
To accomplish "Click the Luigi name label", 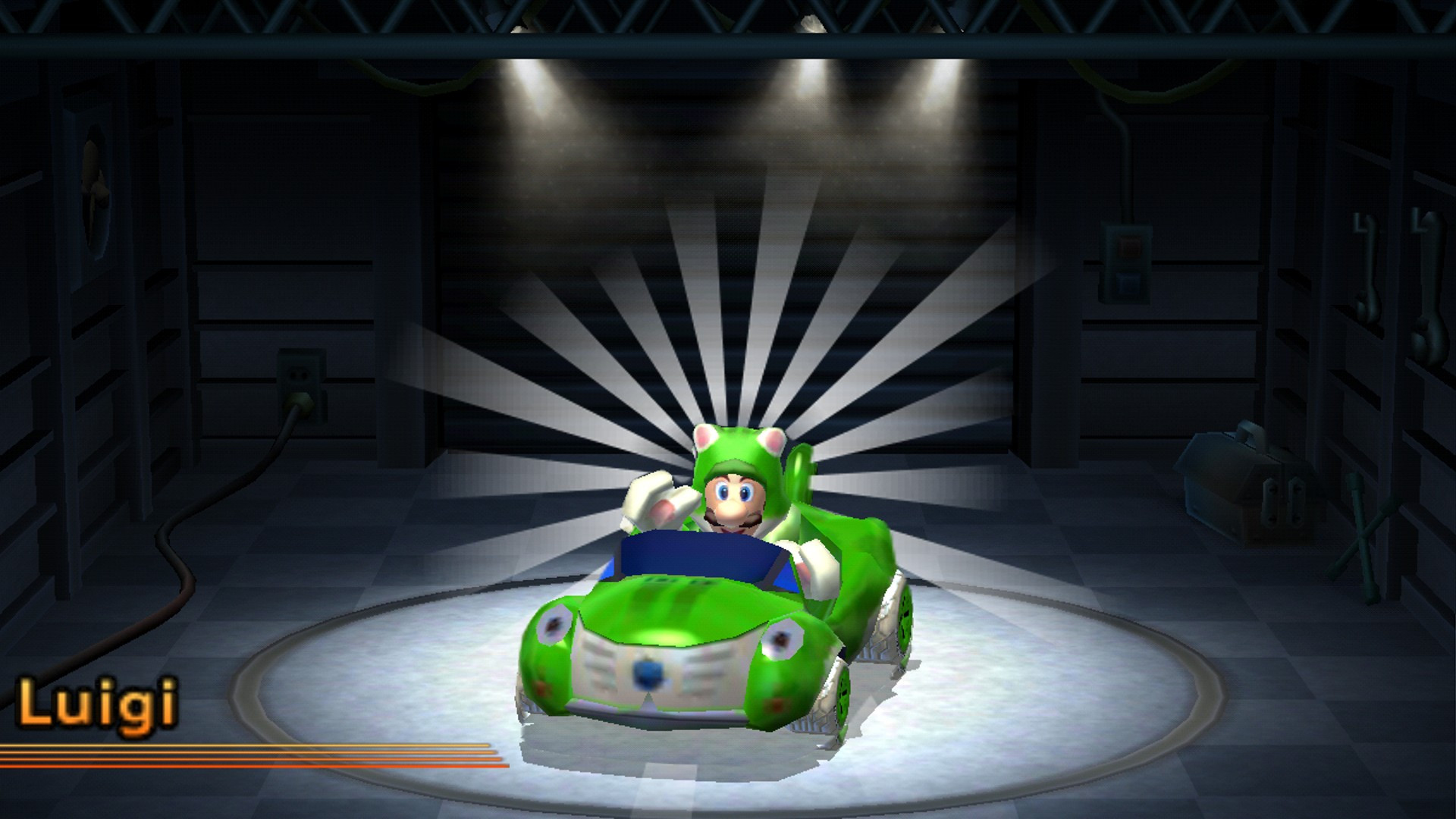I will 99,701.
